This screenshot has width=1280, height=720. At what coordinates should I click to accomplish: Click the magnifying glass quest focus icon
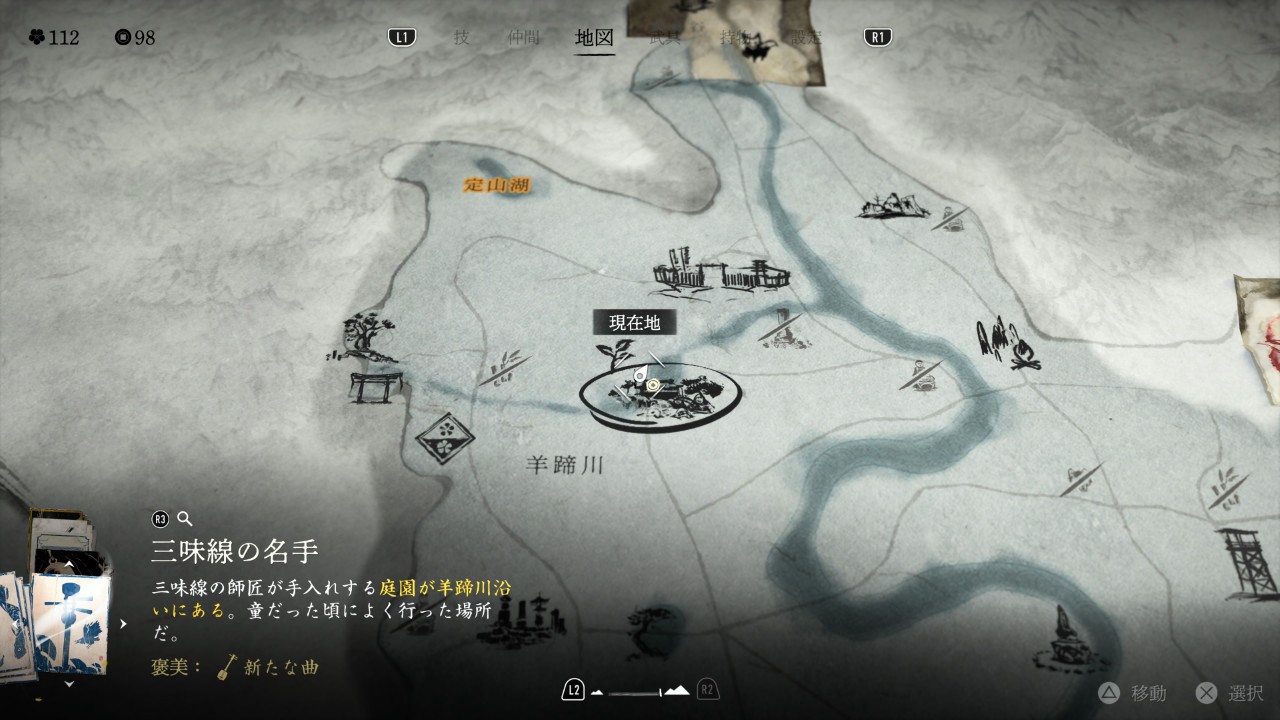[184, 518]
